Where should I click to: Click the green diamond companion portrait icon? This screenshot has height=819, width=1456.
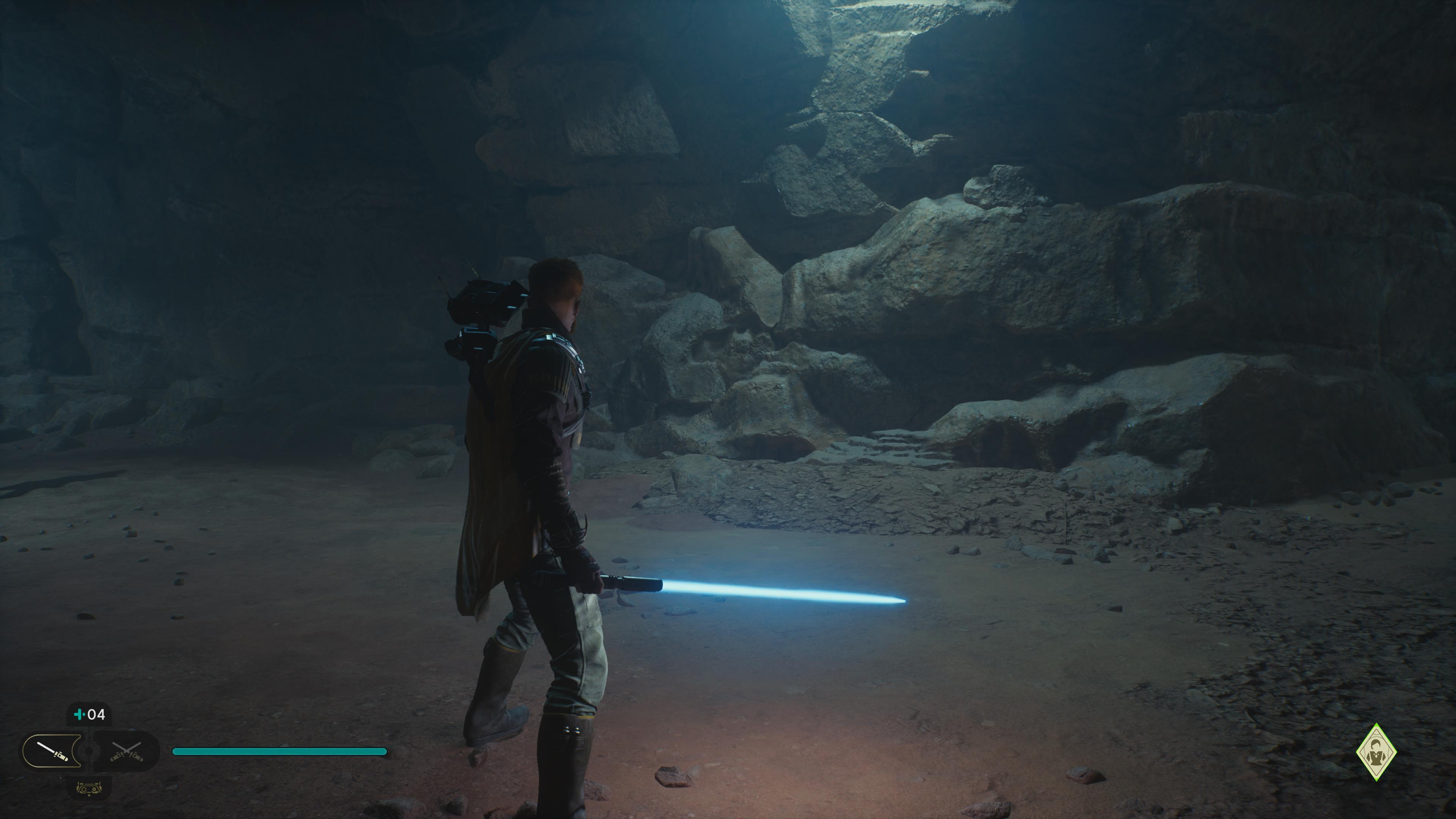(x=1376, y=752)
